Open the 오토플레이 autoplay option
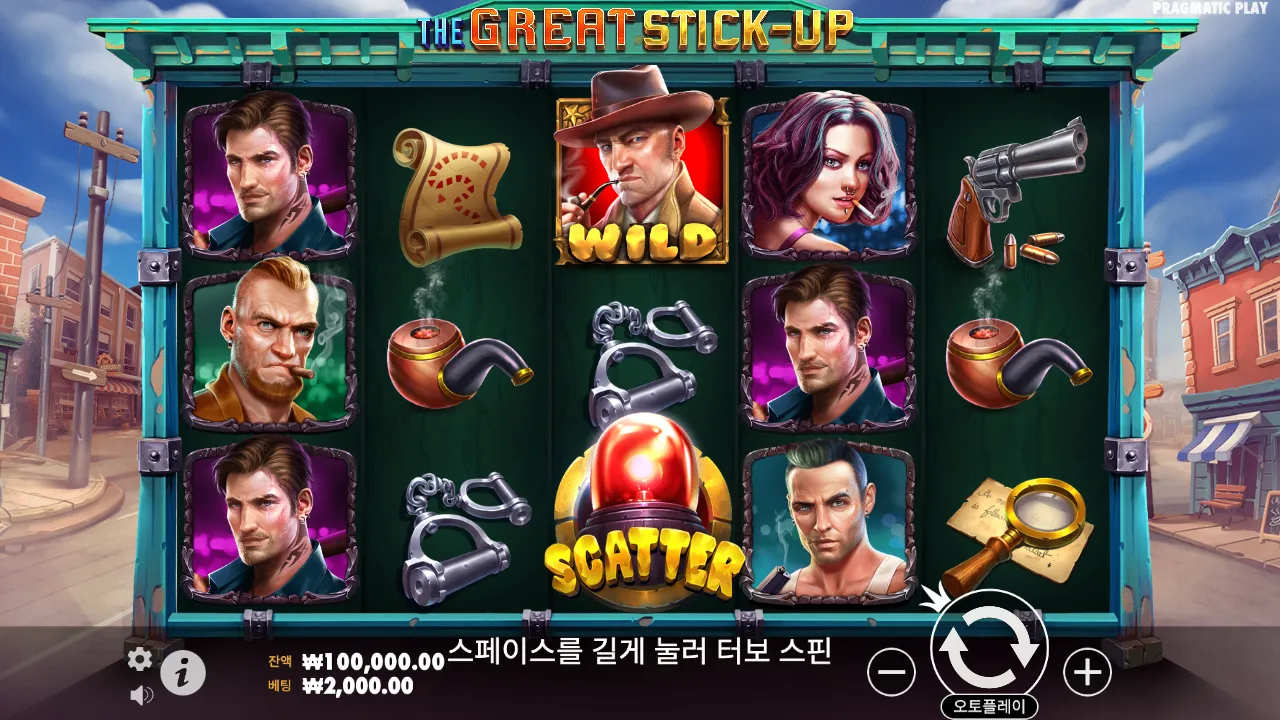The image size is (1280, 720). [990, 703]
